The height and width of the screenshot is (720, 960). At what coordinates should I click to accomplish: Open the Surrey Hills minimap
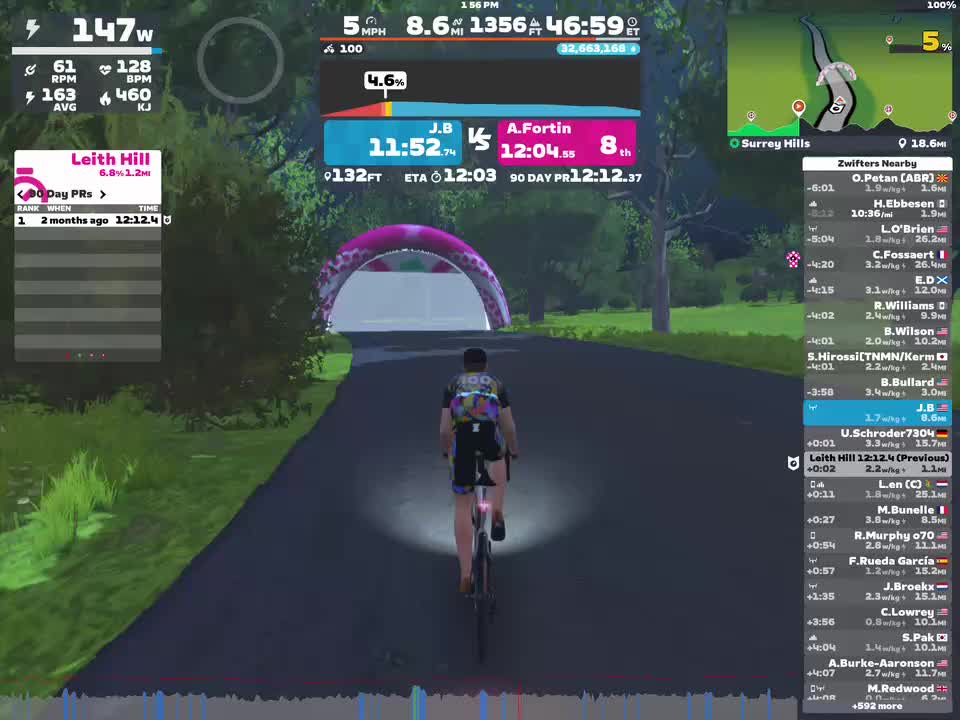pyautogui.click(x=838, y=75)
